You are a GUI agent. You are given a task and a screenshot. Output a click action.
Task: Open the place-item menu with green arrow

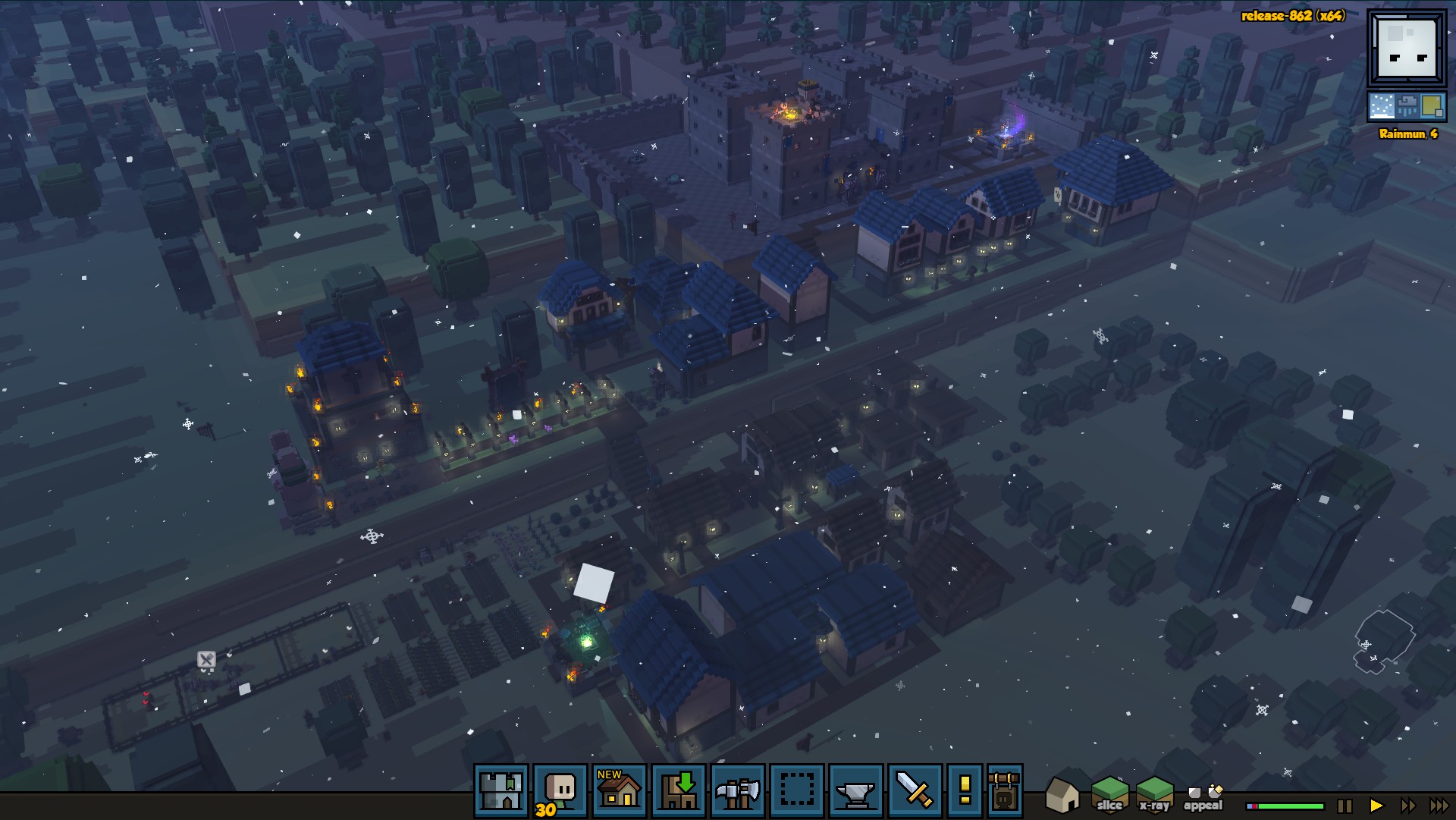[x=679, y=791]
